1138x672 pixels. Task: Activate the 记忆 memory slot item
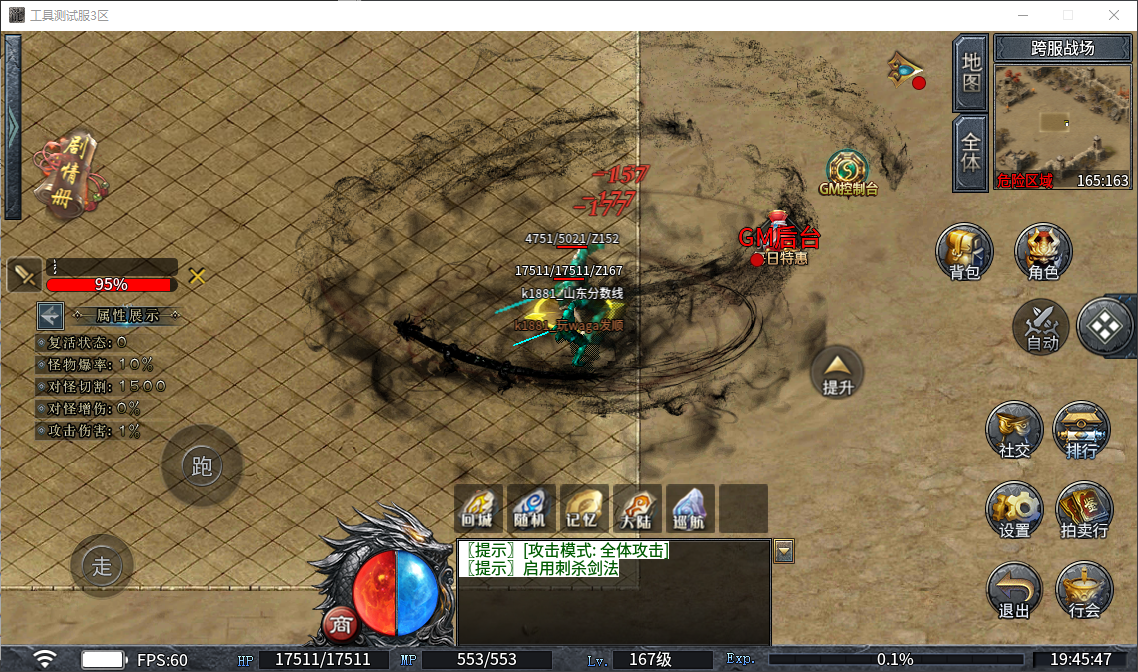[x=584, y=508]
